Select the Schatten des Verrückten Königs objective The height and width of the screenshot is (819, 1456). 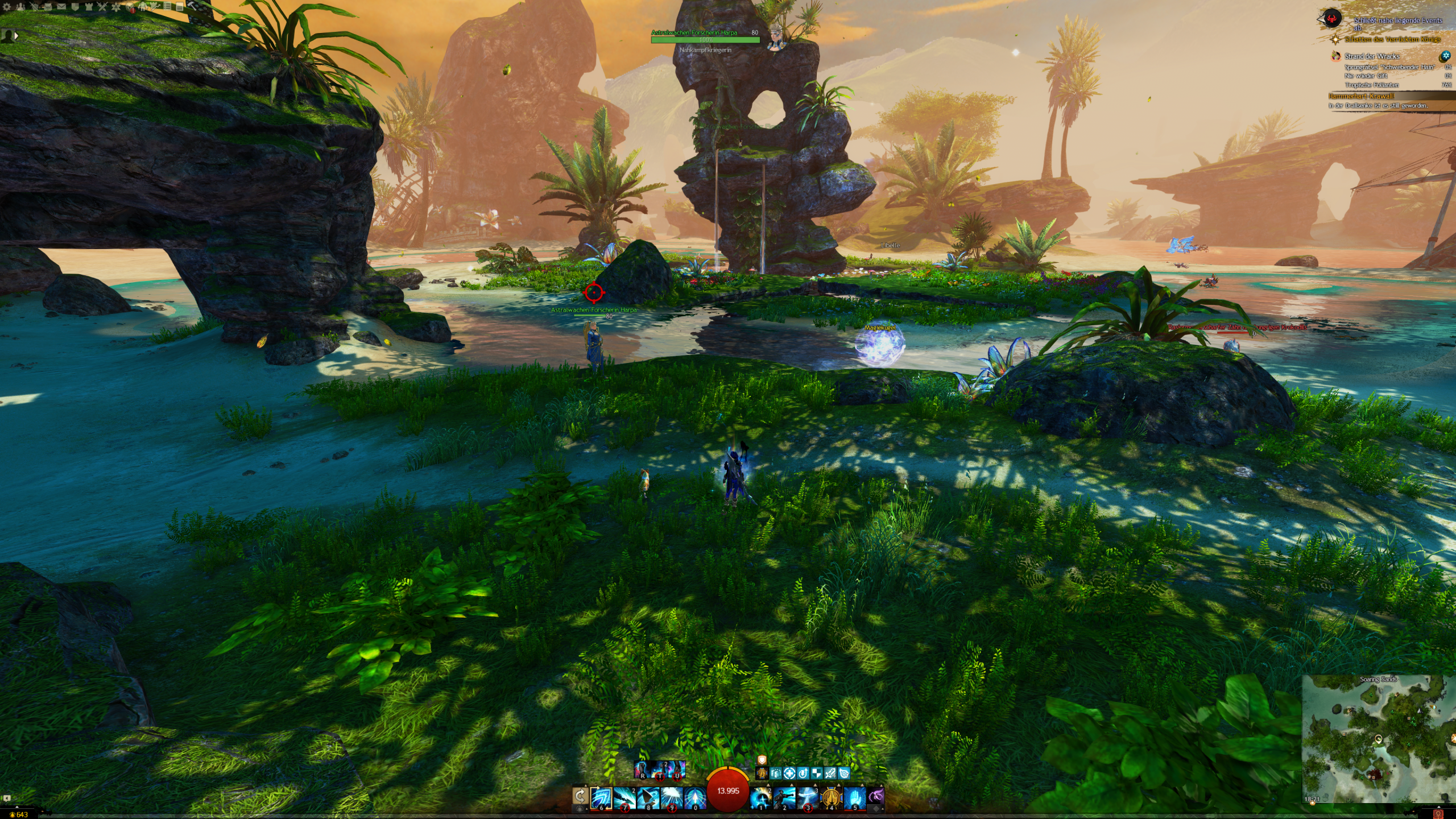[1392, 39]
